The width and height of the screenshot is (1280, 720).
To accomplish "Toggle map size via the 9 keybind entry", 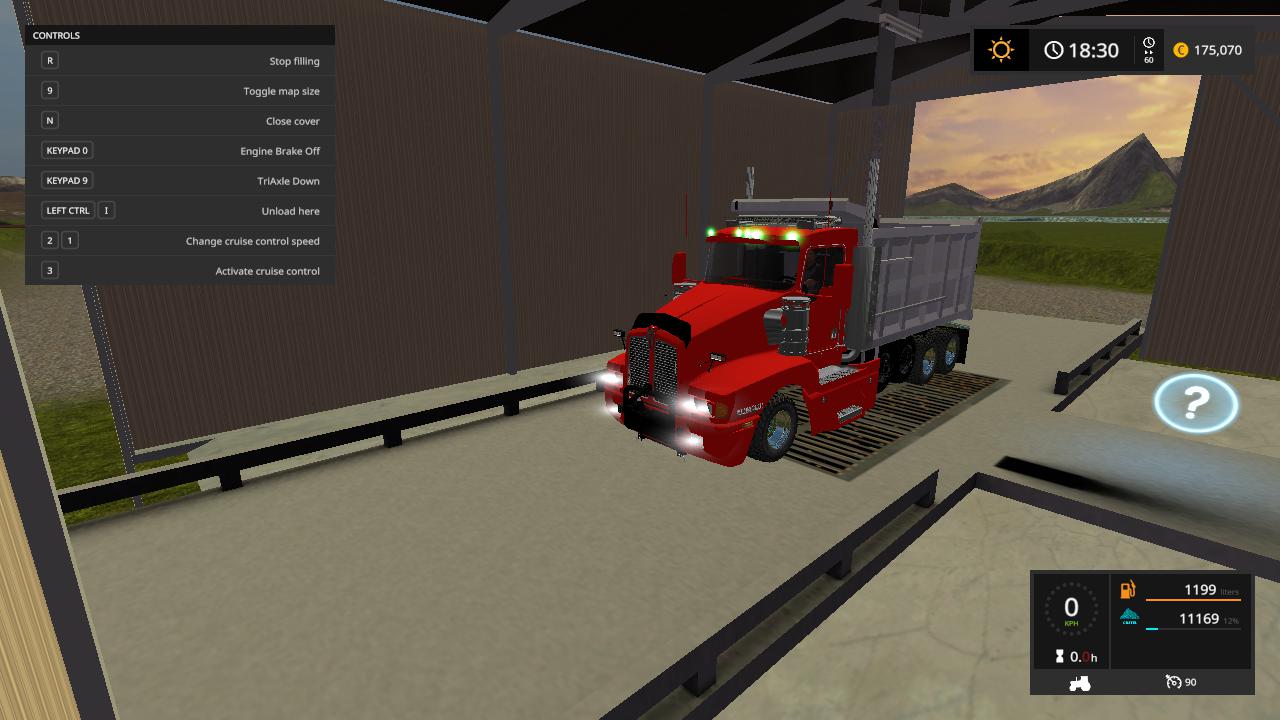I will 180,90.
